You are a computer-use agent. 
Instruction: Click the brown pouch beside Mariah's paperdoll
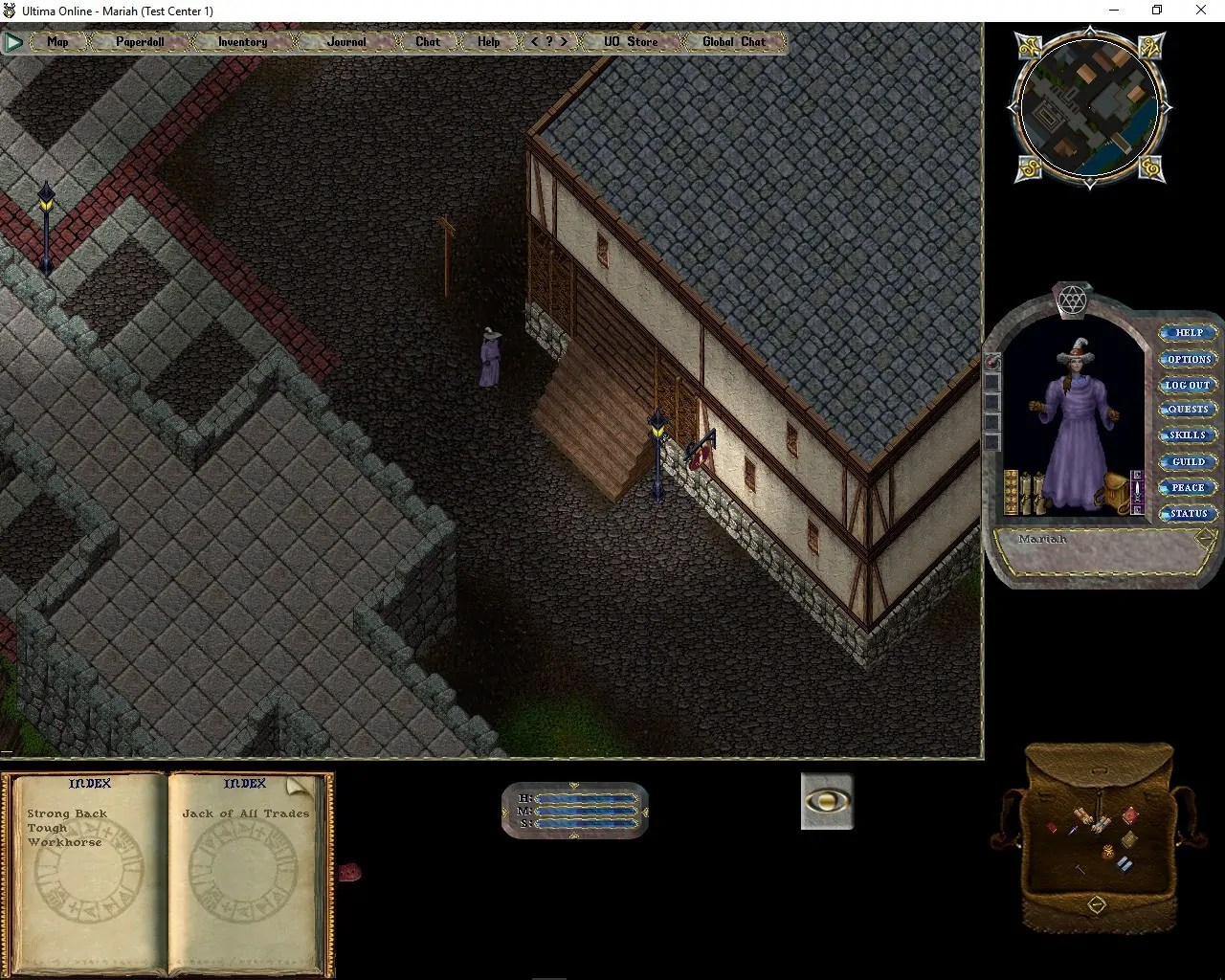click(x=1114, y=491)
